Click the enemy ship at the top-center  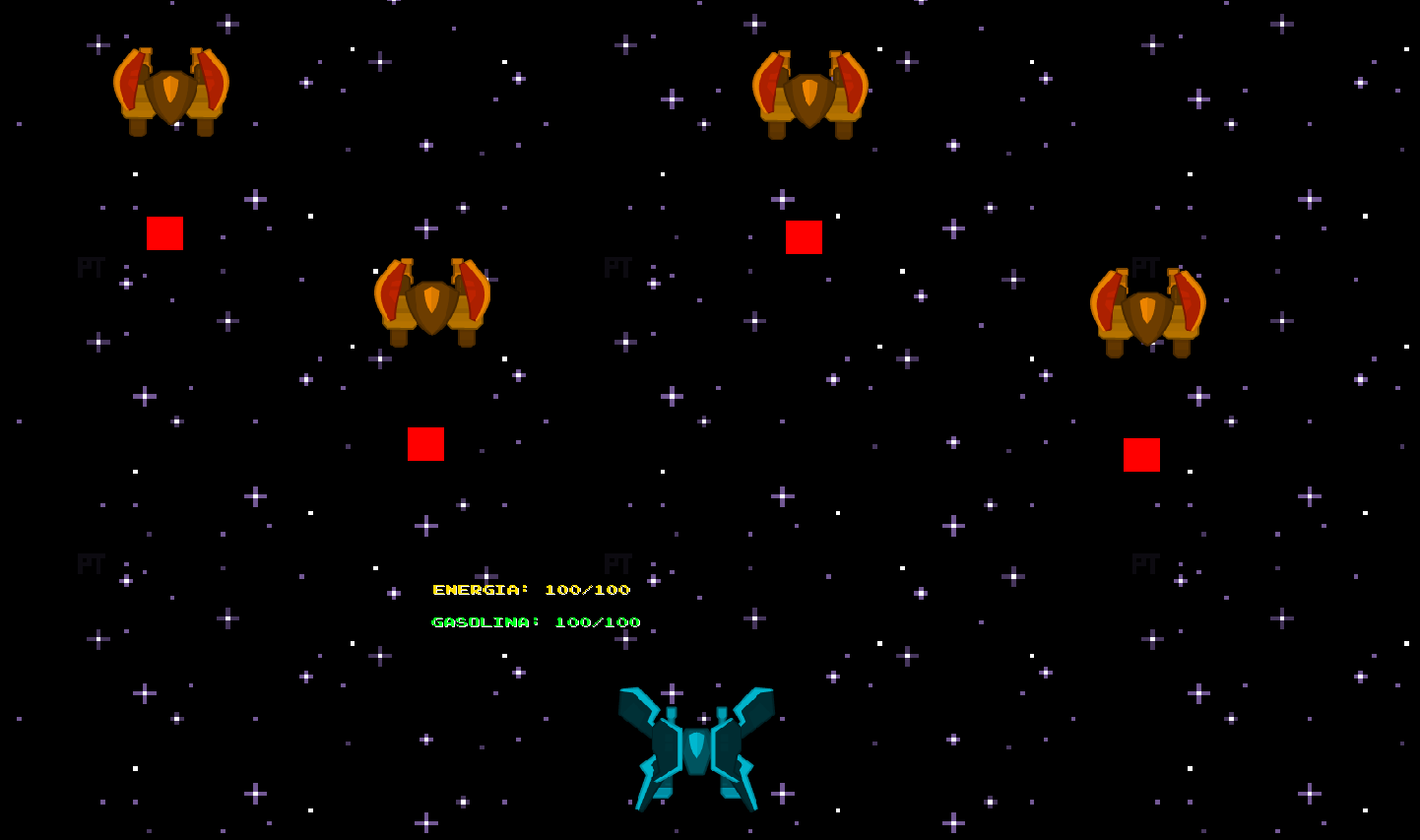809,94
